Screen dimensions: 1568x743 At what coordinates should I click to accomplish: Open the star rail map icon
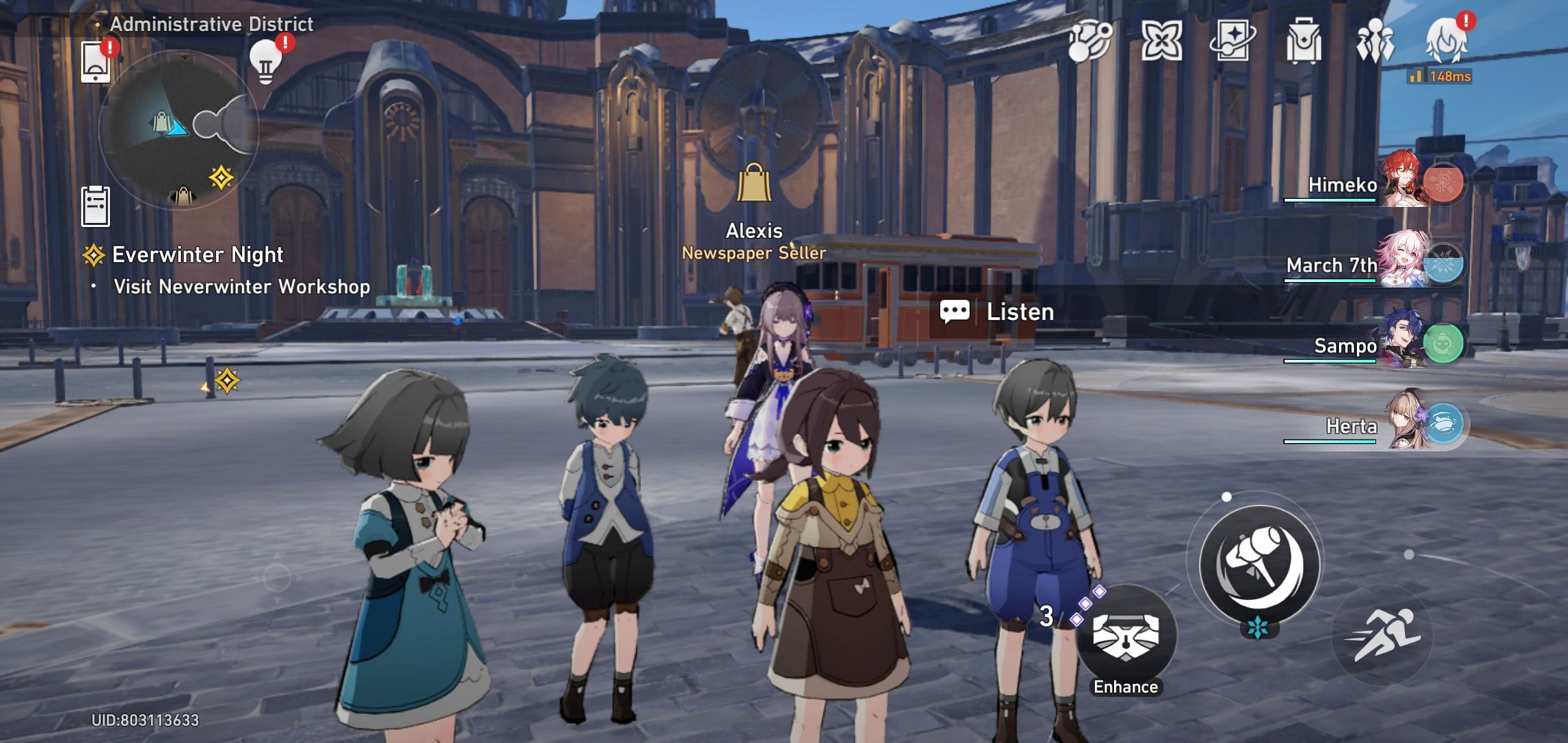click(x=1090, y=41)
